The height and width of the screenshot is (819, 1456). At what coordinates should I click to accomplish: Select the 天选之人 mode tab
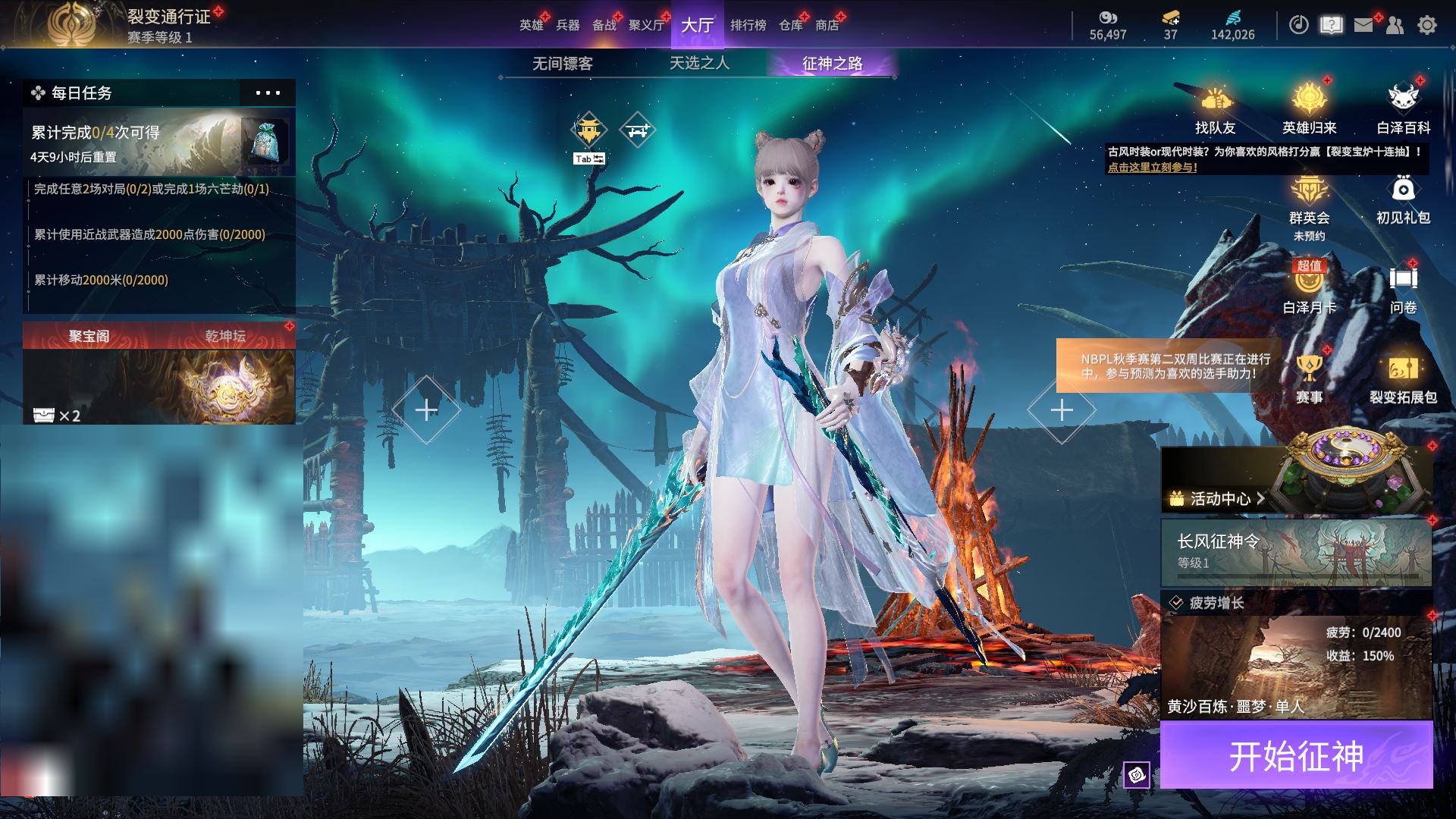coord(699,64)
